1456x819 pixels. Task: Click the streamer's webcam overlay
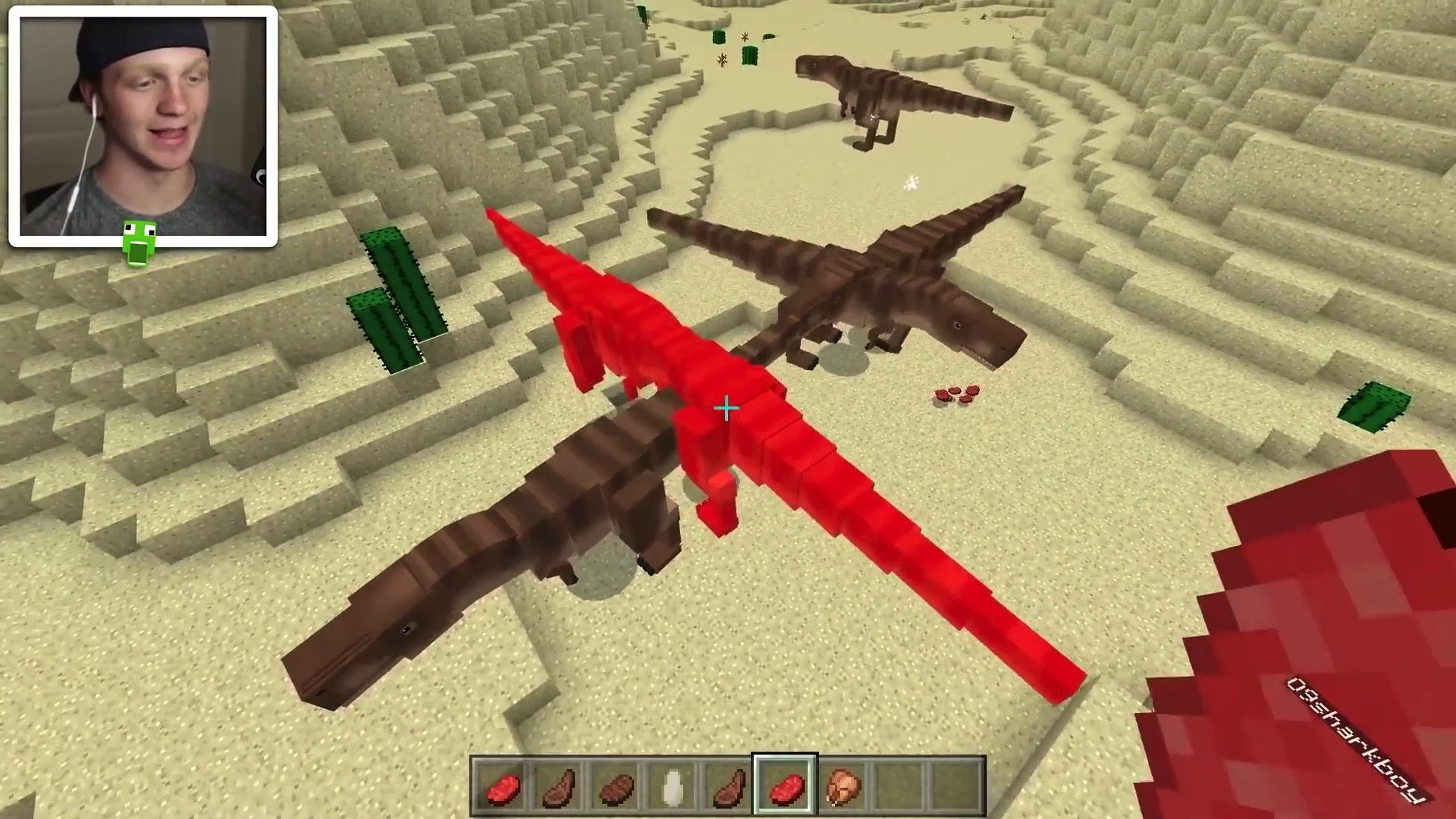[143, 127]
